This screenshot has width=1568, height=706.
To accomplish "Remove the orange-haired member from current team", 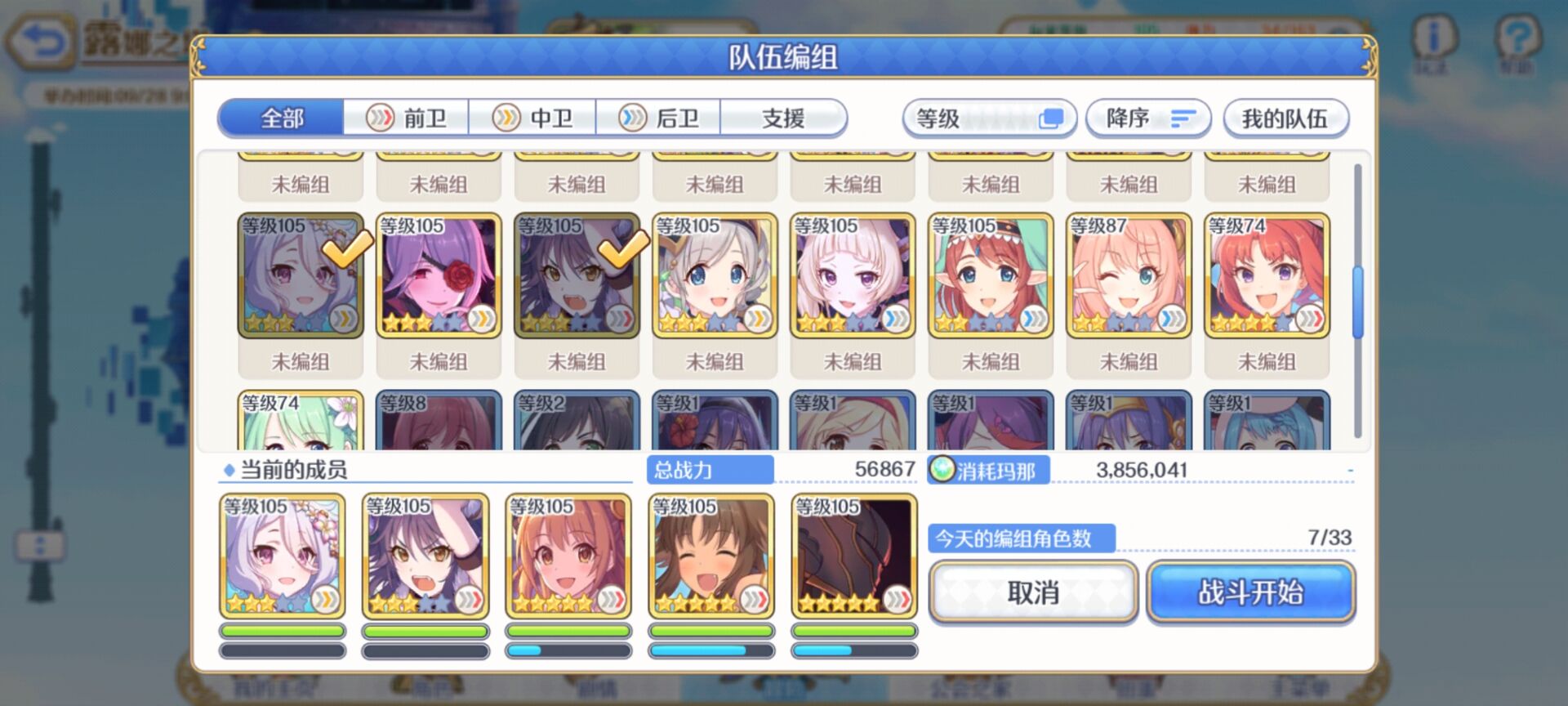I will click(x=568, y=556).
